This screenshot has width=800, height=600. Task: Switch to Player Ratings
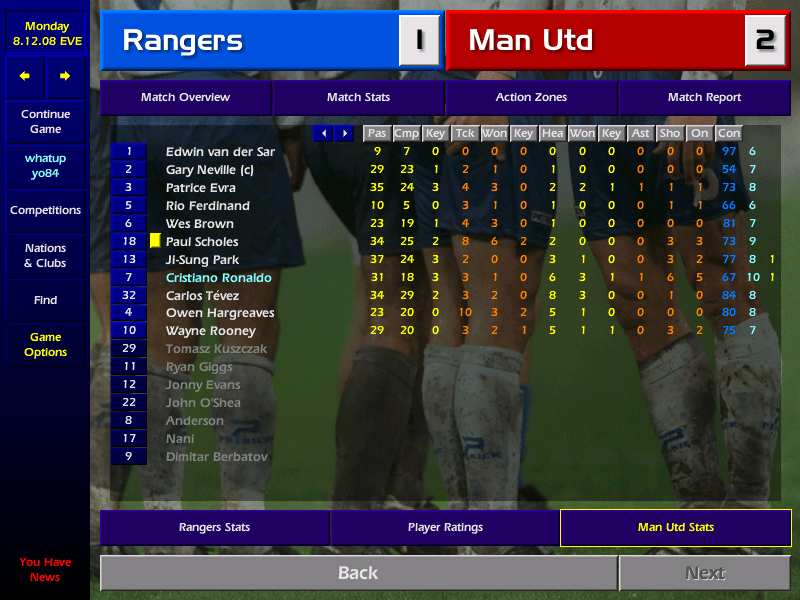click(x=445, y=527)
